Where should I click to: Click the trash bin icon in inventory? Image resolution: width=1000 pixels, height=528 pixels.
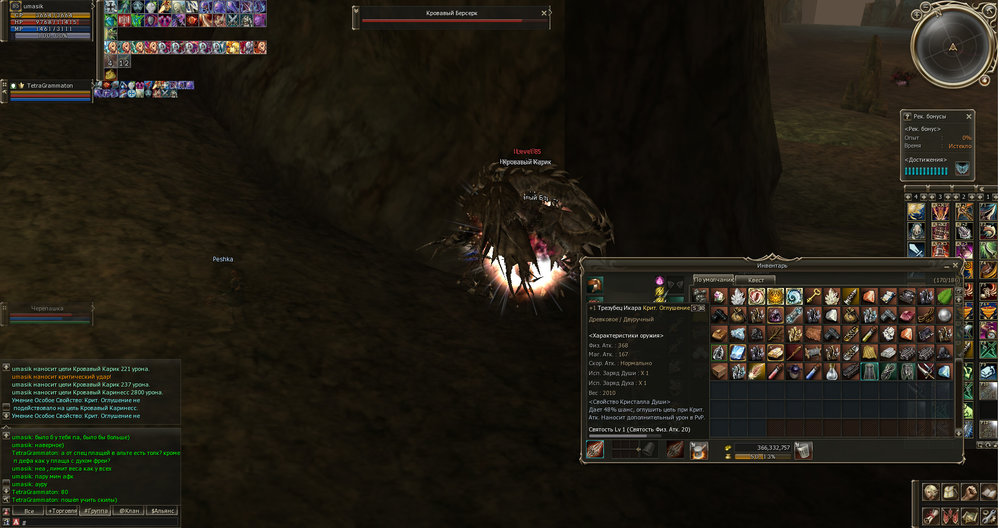point(803,451)
